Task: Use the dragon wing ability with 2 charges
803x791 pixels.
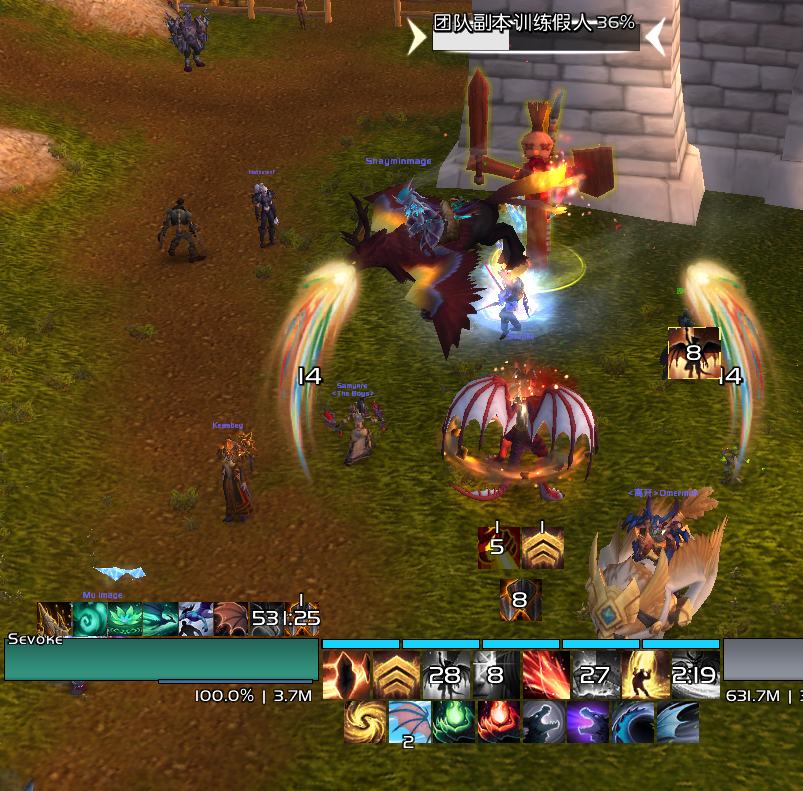Action: [x=409, y=721]
